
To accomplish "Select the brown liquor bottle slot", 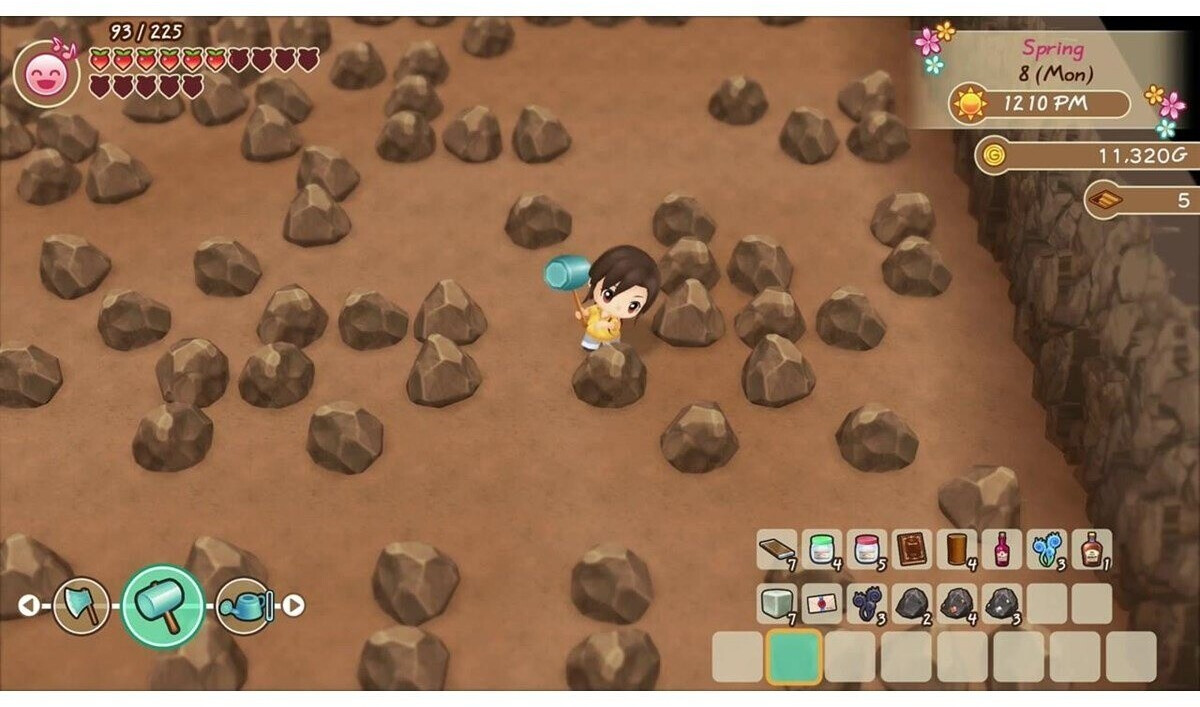I will click(x=1091, y=549).
